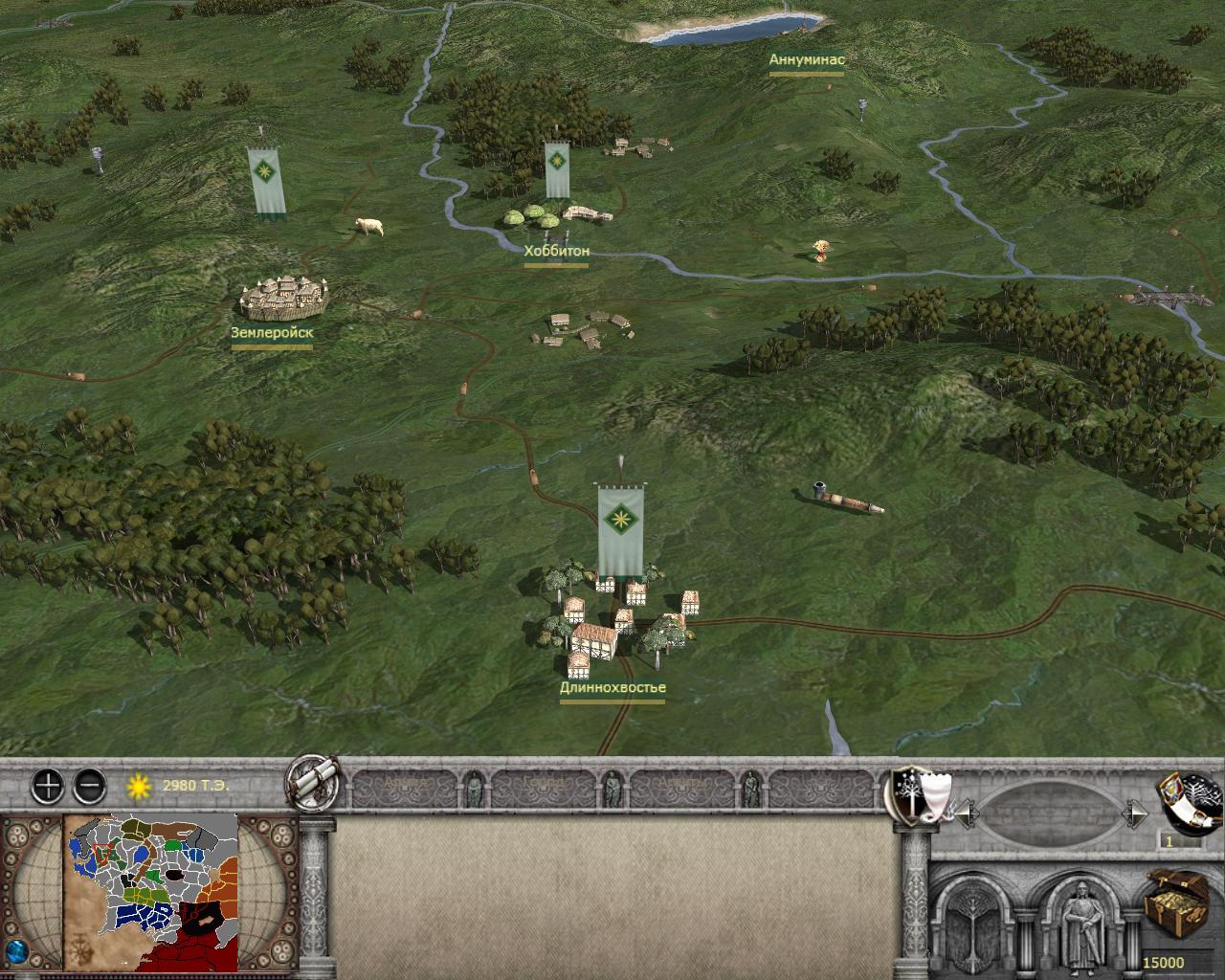Select the Аннуминас settlement label

point(807,59)
